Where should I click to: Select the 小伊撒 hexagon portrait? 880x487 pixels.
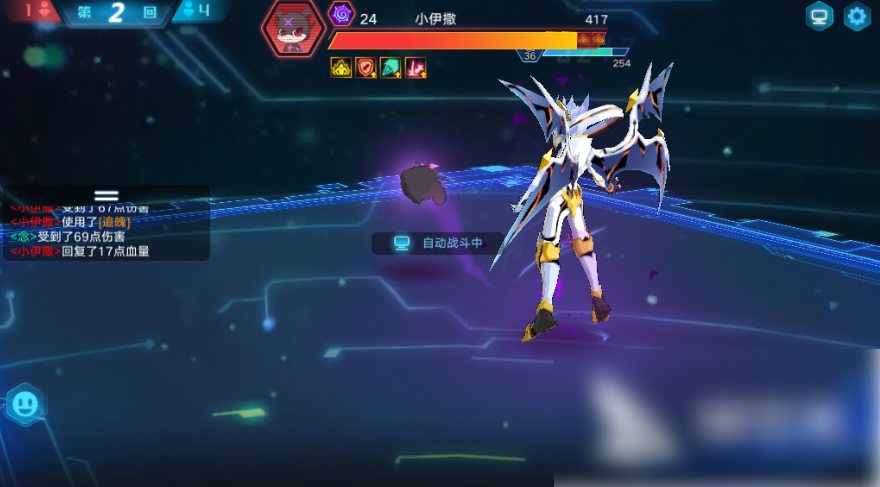[292, 27]
